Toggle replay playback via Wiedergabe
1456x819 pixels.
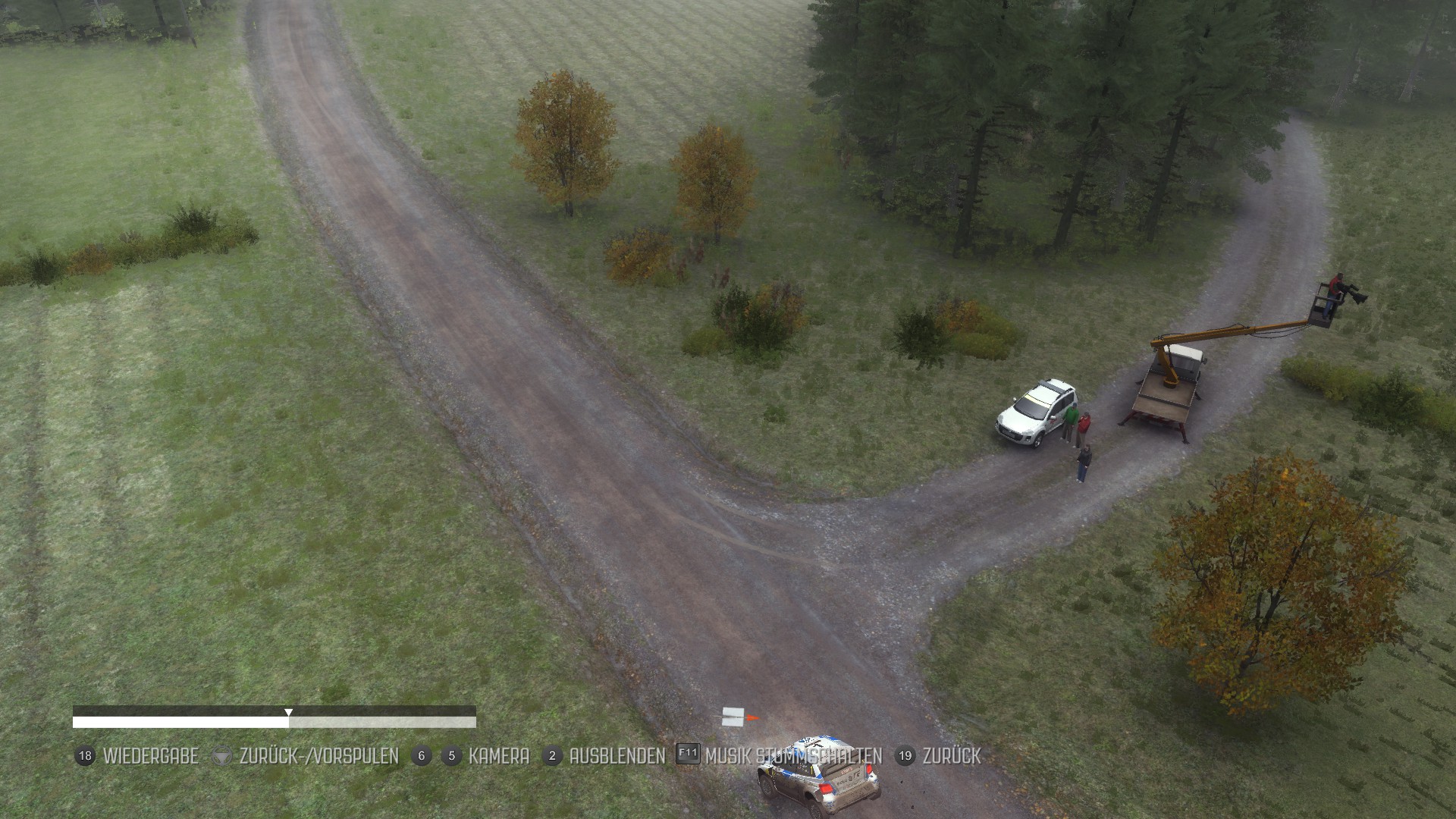(150, 756)
